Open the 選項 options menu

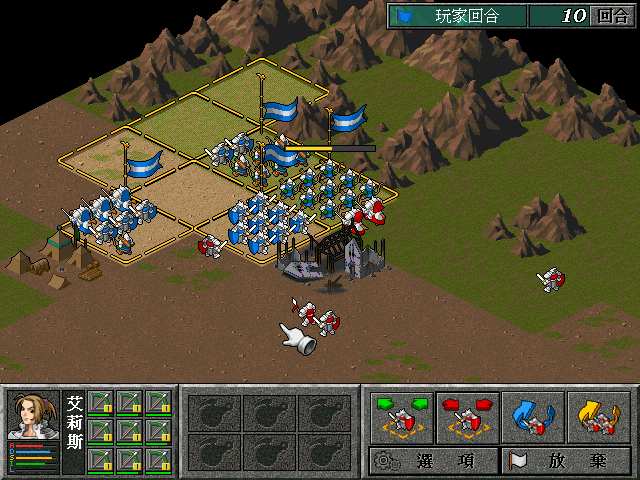point(433,461)
